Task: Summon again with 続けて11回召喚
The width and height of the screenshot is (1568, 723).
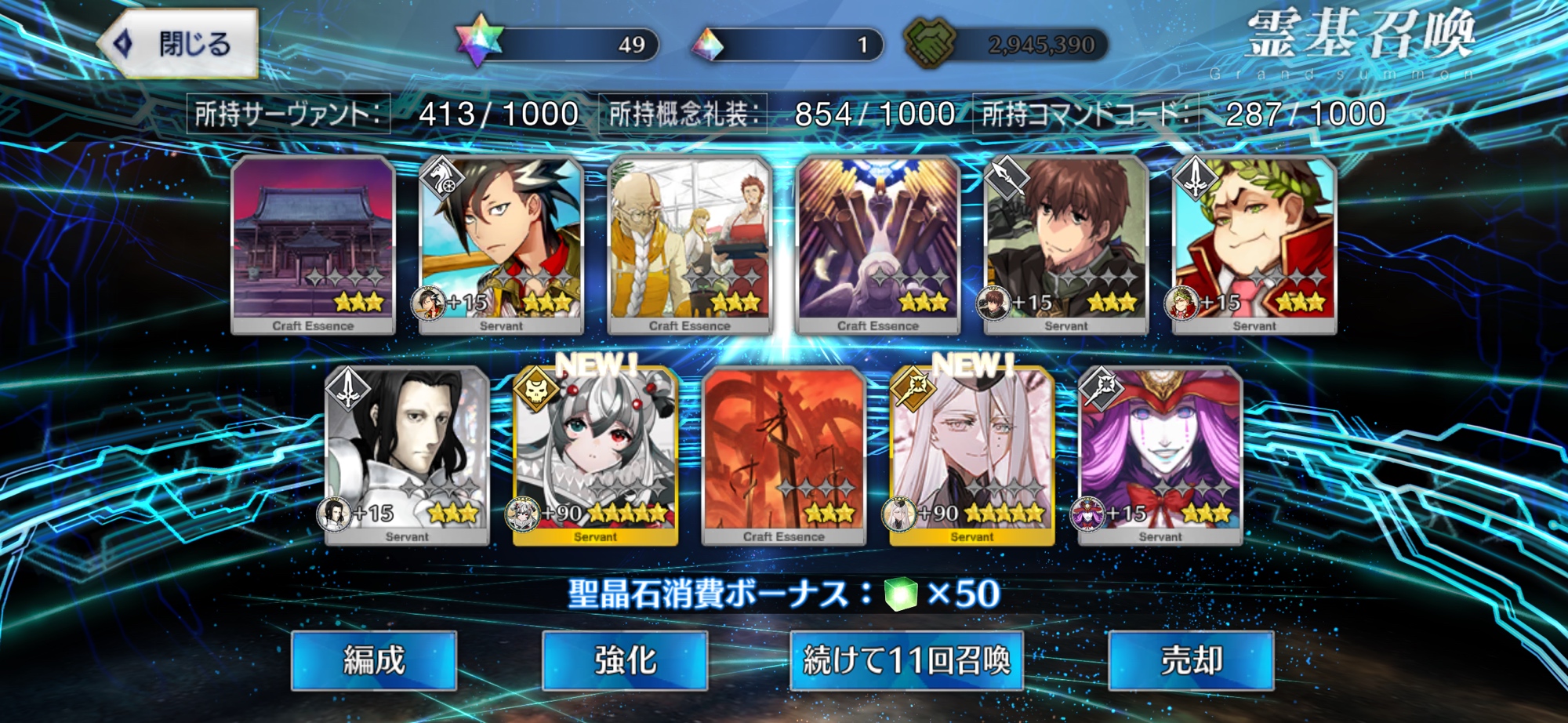Action: coord(906,660)
